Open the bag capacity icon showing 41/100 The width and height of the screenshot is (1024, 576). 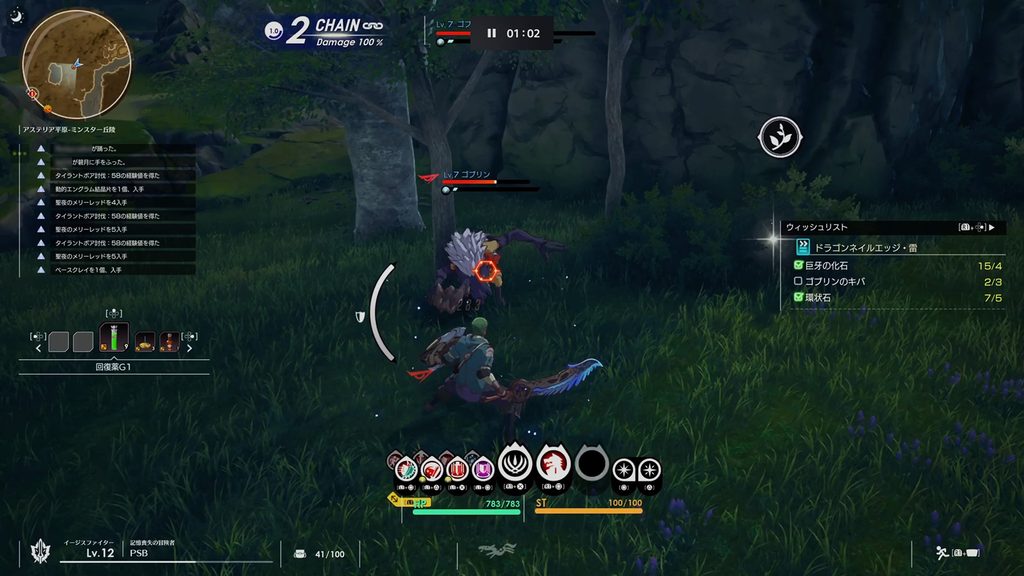300,553
